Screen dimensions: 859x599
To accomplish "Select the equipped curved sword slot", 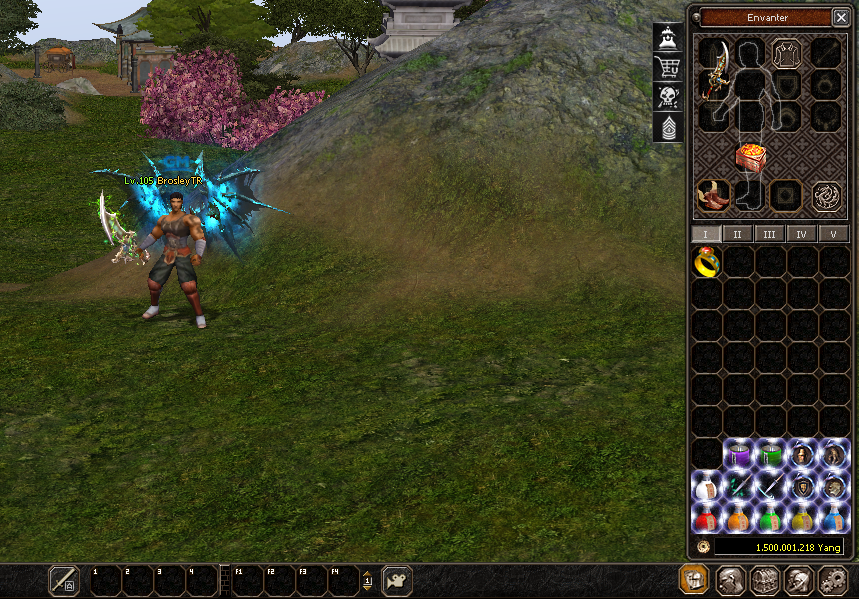I will point(714,71).
